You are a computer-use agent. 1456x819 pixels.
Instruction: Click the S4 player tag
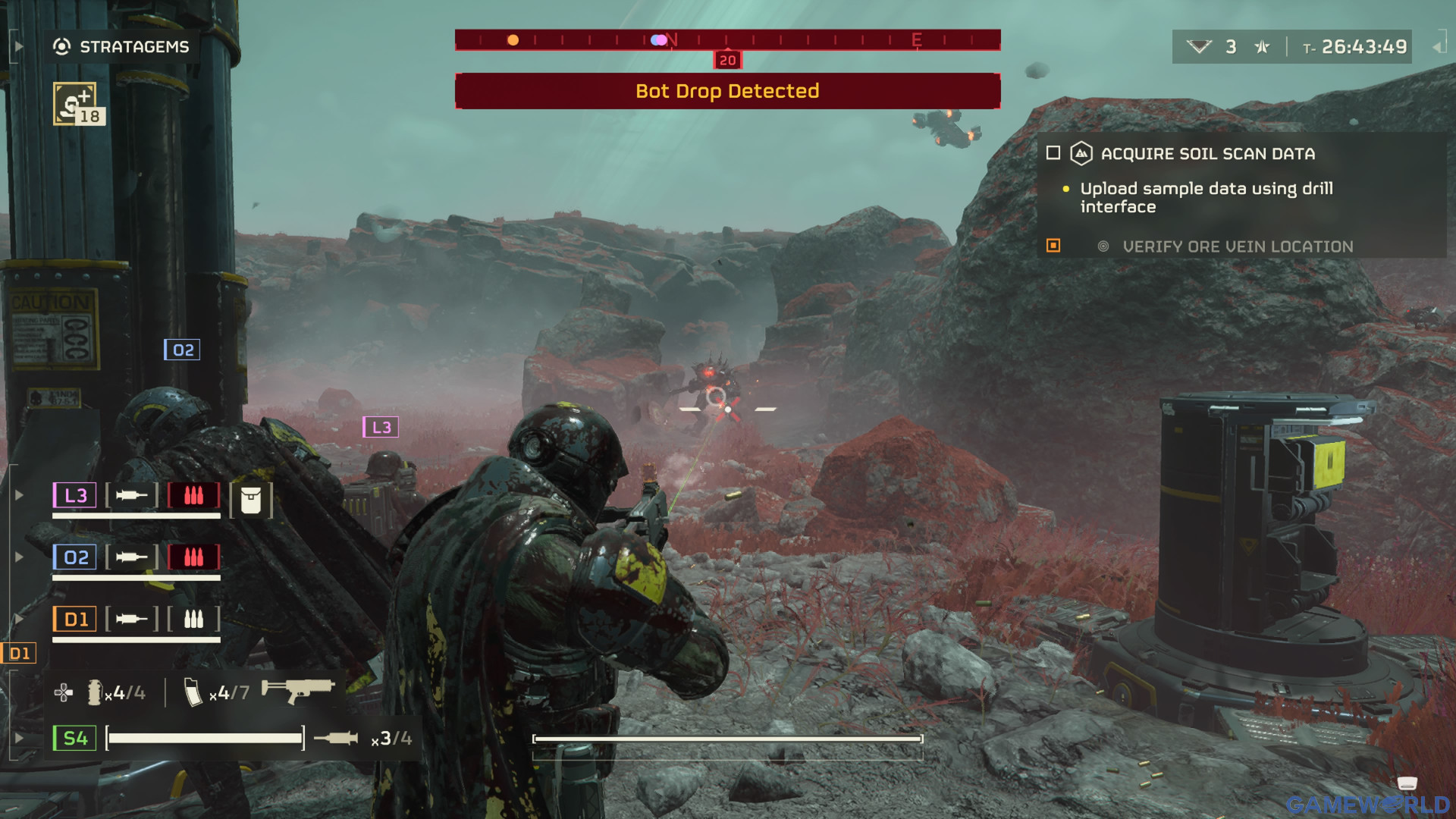pos(74,738)
